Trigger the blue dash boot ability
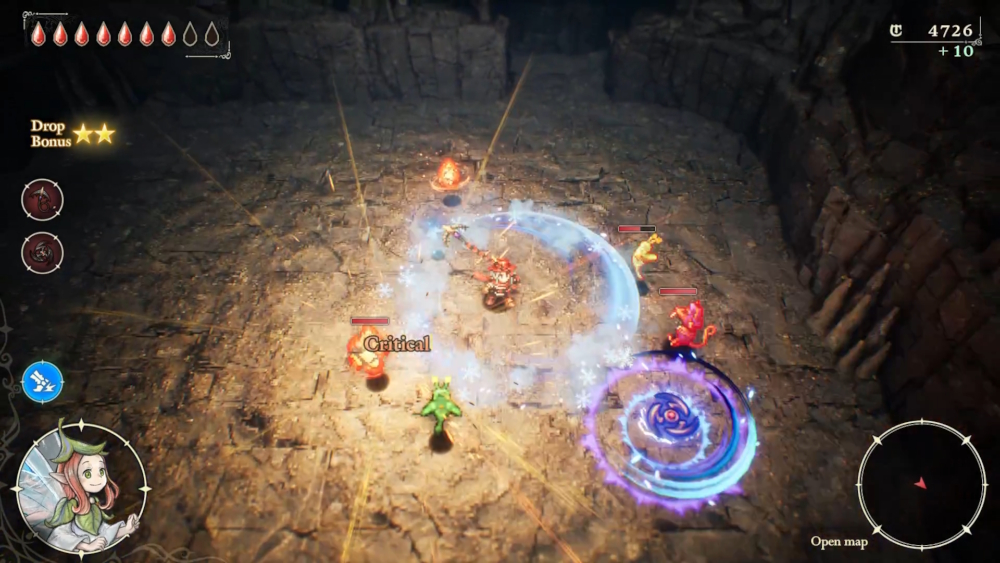The image size is (1000, 563). tap(42, 382)
